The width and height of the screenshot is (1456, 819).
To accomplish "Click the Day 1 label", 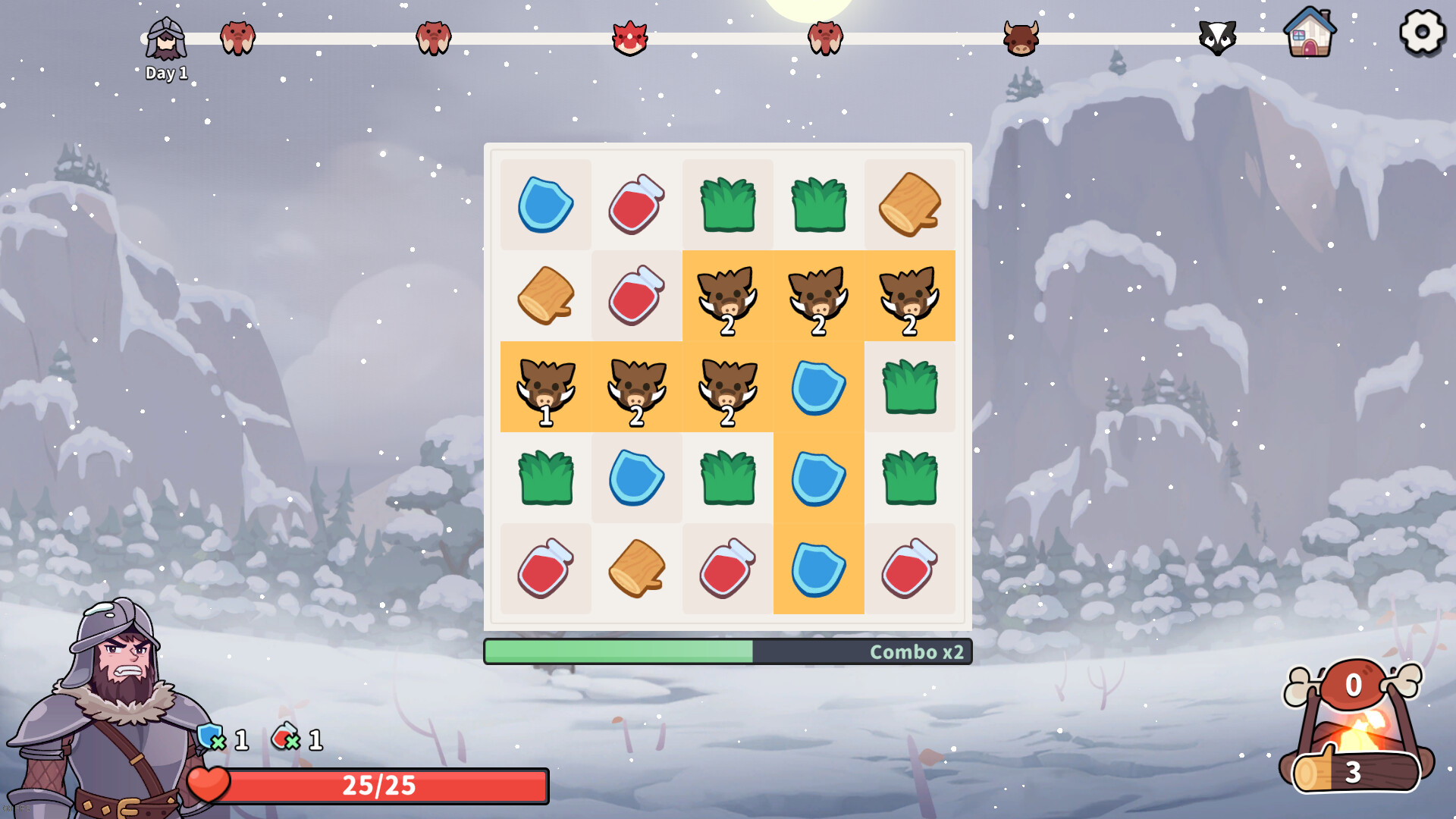I will (x=167, y=74).
